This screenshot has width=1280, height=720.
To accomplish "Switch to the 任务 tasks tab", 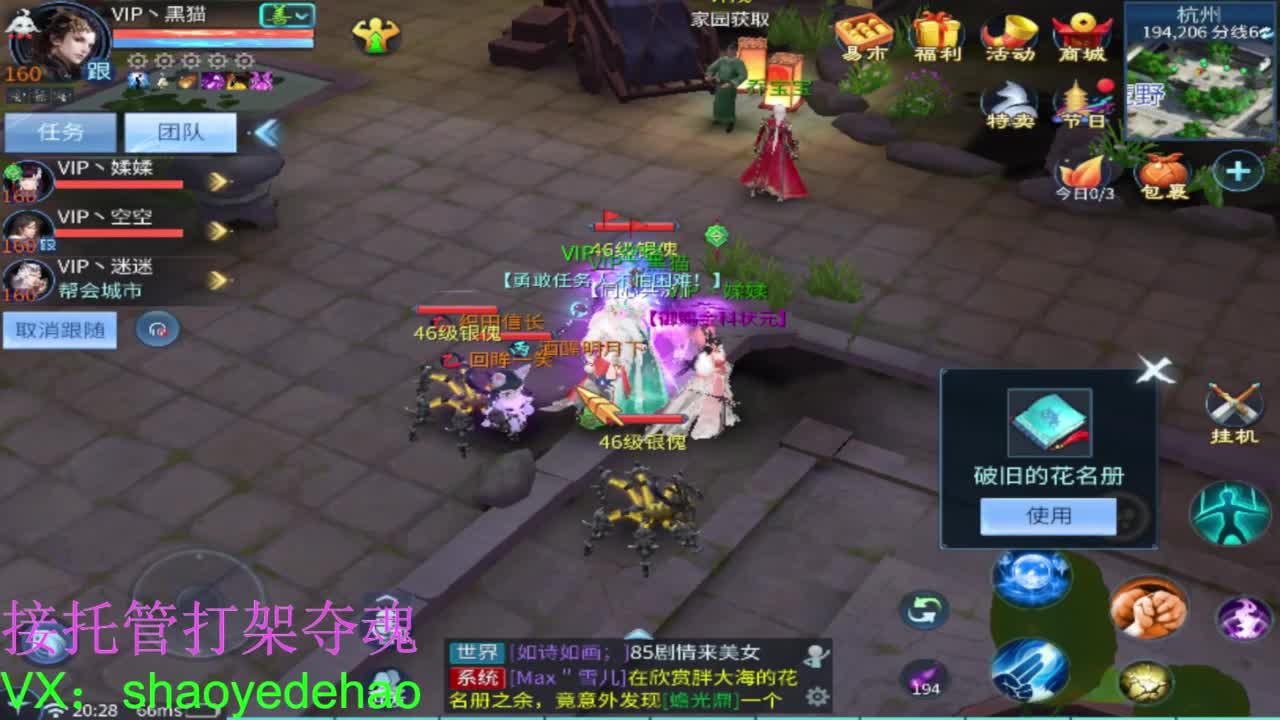I will point(57,130).
